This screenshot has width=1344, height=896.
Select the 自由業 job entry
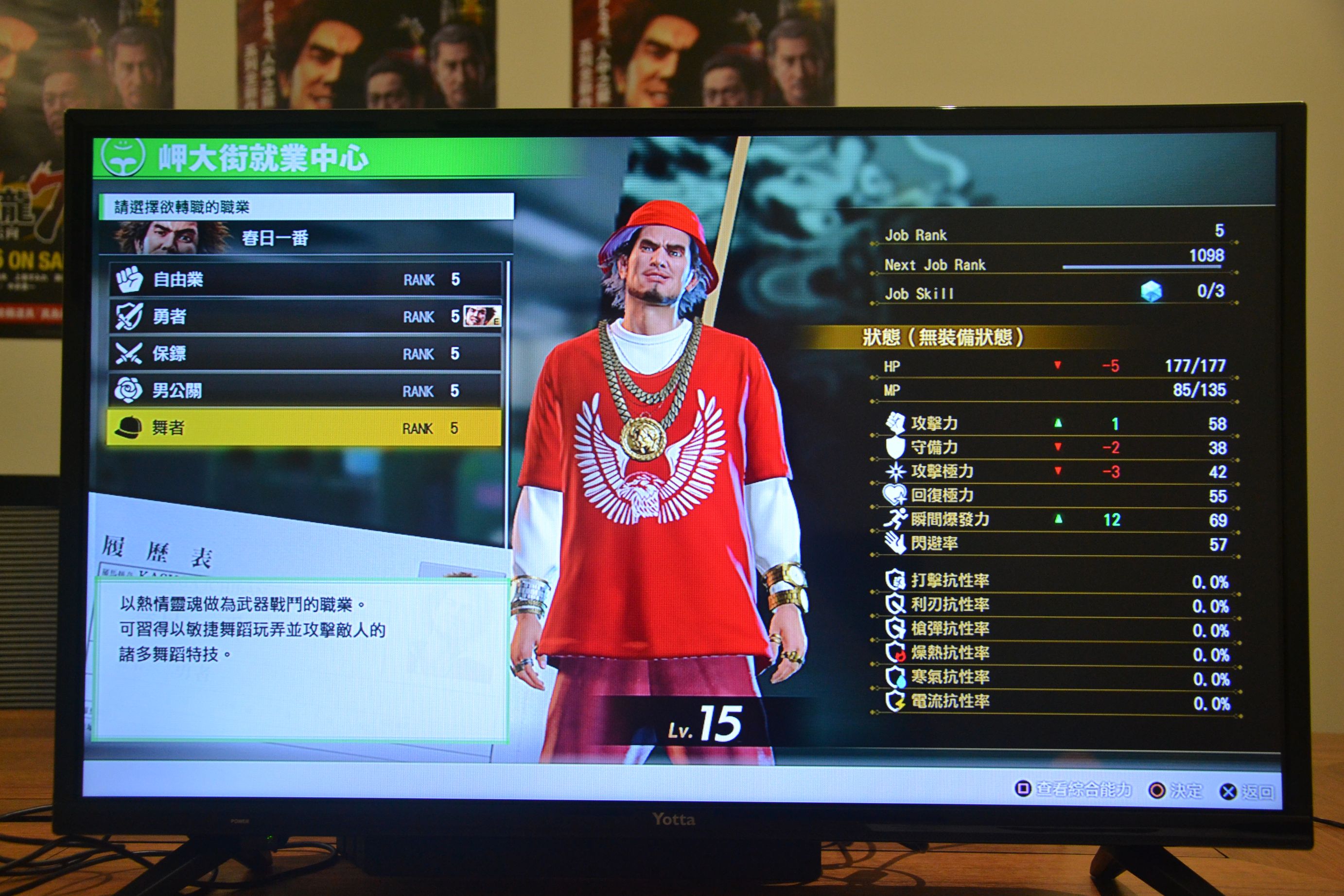point(306,280)
